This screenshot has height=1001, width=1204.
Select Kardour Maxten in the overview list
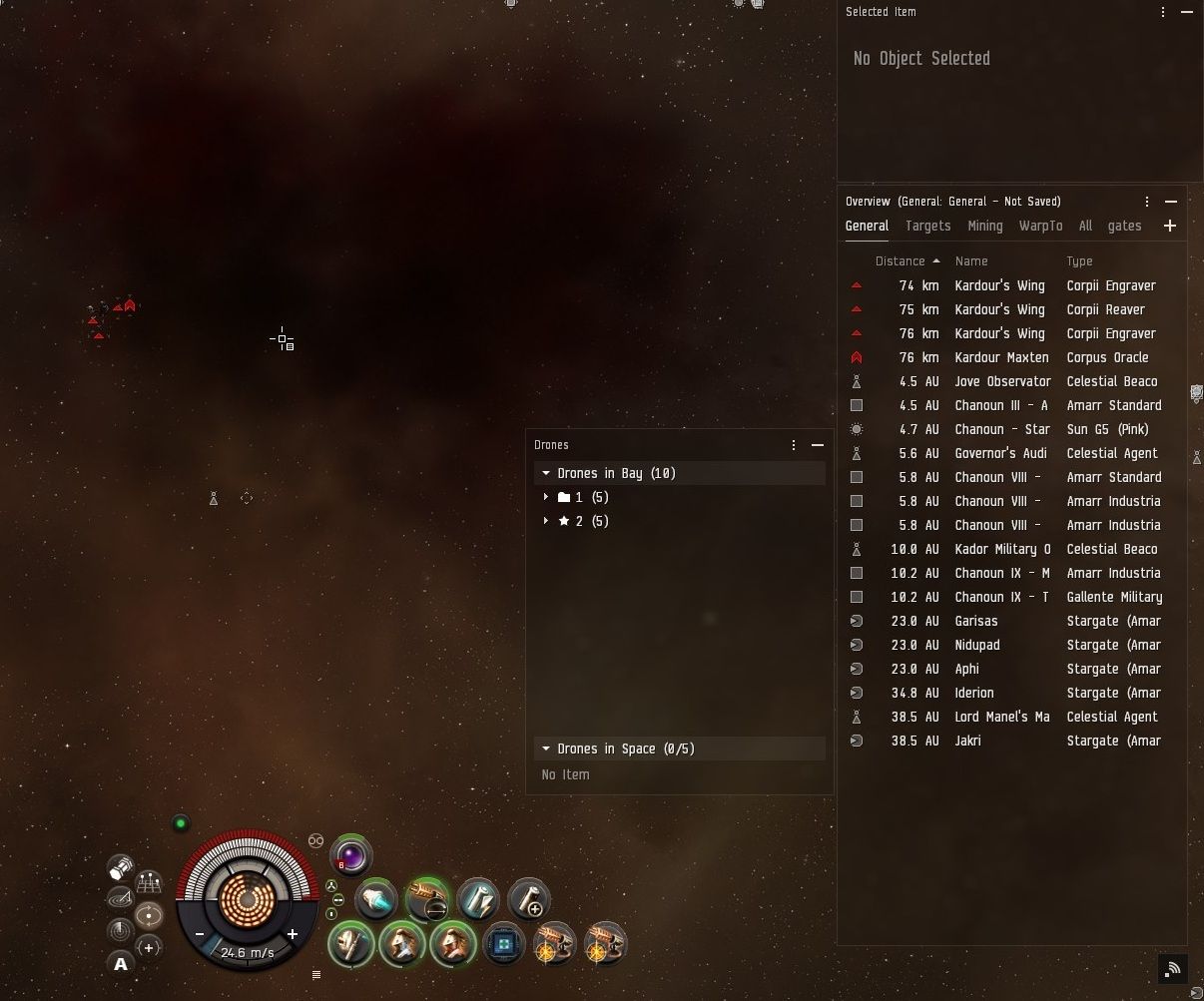tap(1001, 357)
